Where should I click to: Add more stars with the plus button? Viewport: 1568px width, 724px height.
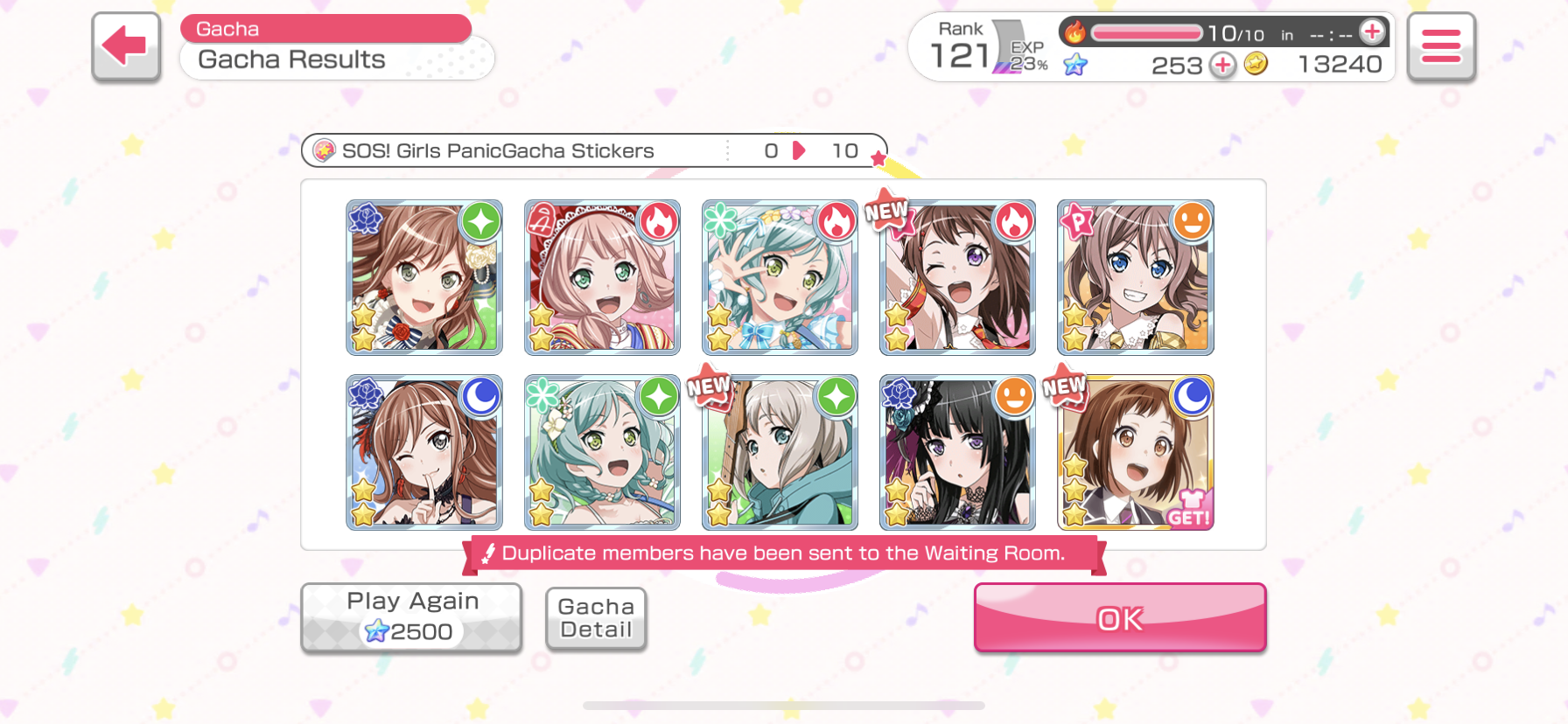tap(1222, 65)
